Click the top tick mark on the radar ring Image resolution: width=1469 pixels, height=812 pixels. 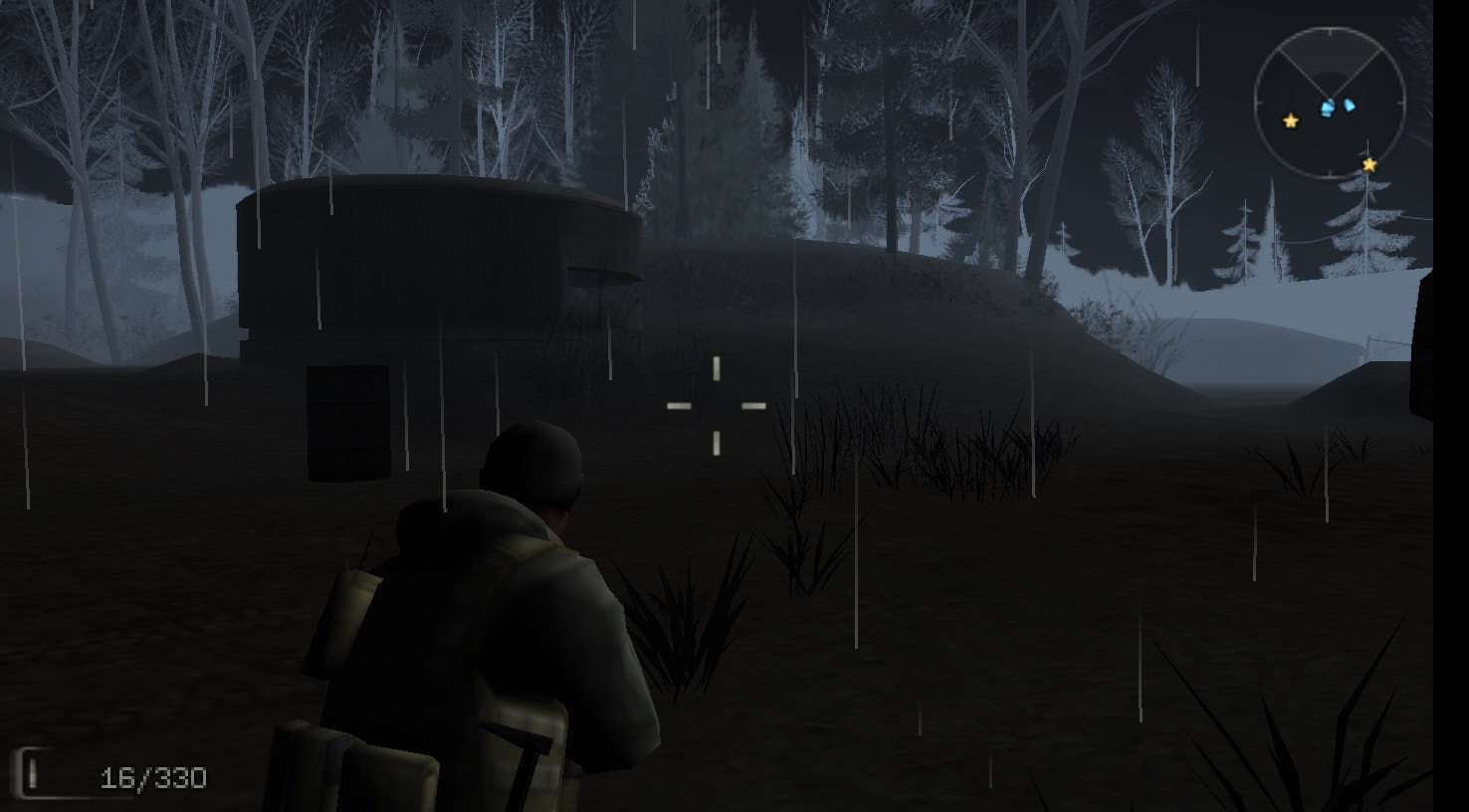tap(1330, 32)
